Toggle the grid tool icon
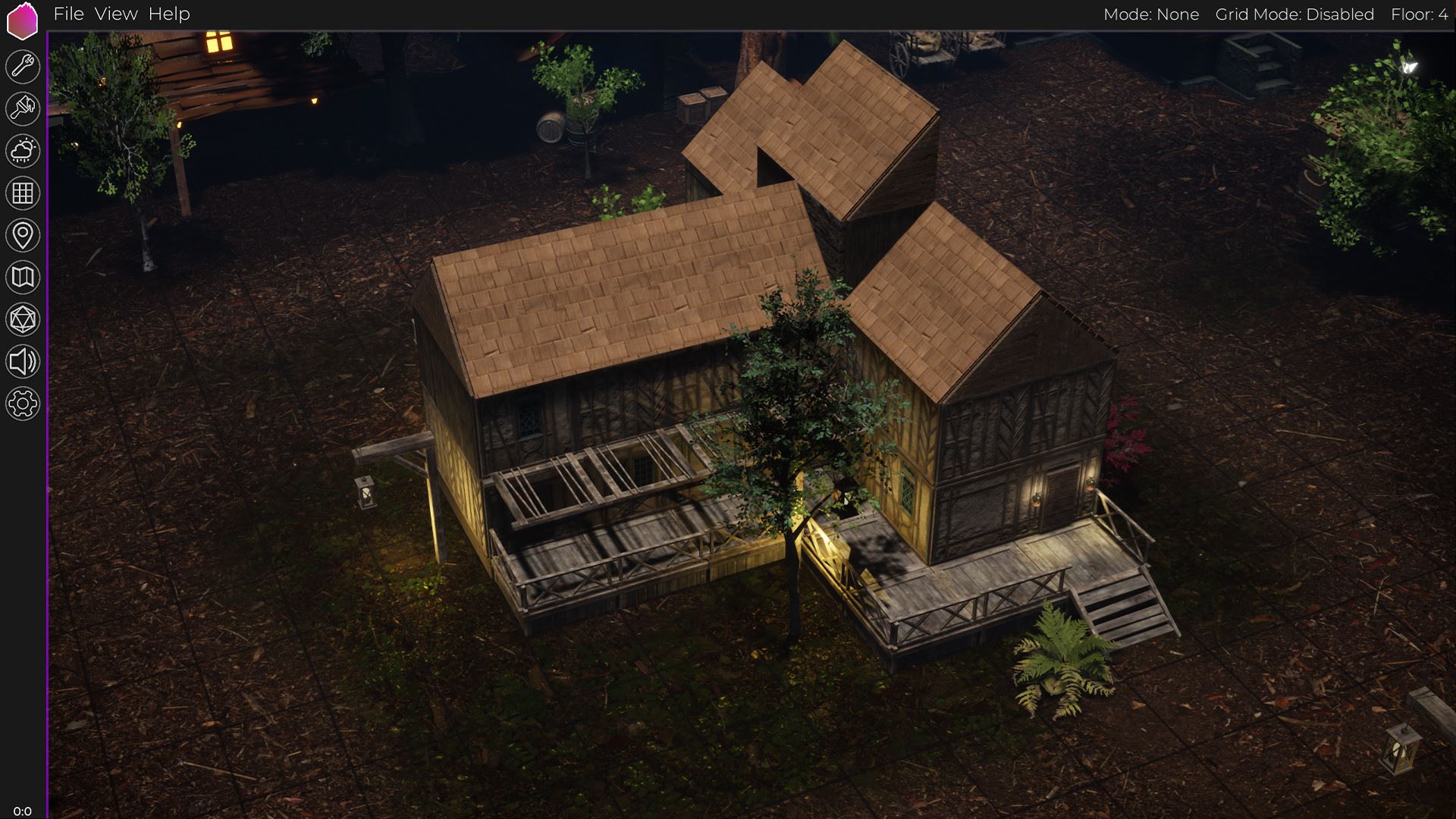1456x819 pixels. click(x=23, y=193)
